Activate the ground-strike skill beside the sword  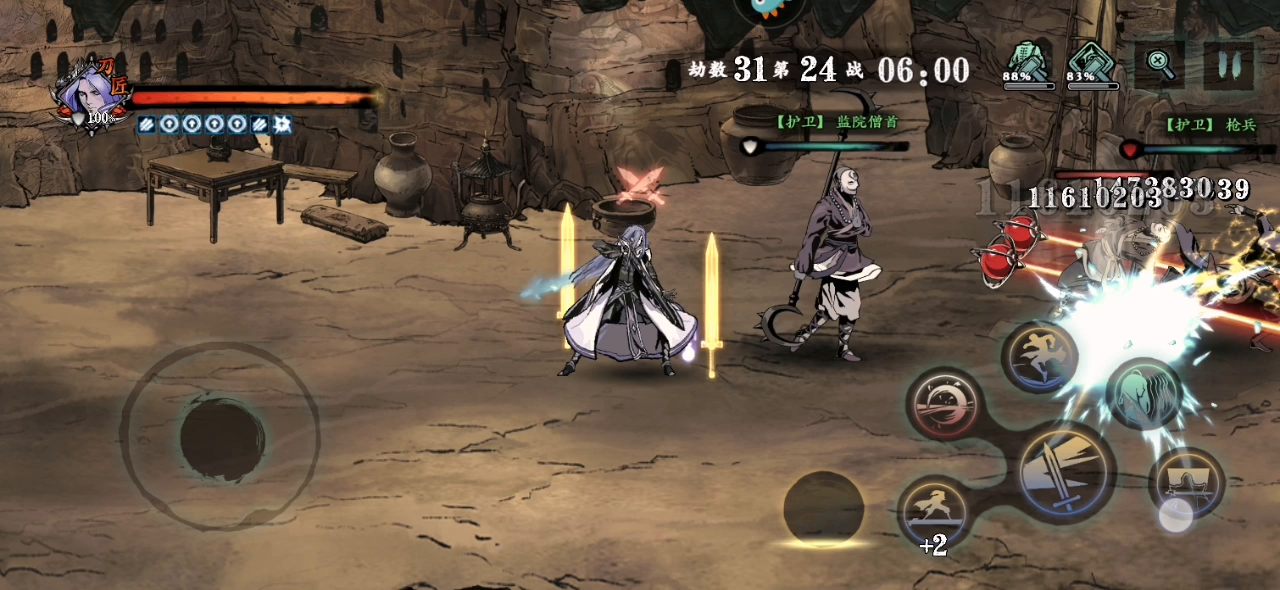[x=1186, y=484]
